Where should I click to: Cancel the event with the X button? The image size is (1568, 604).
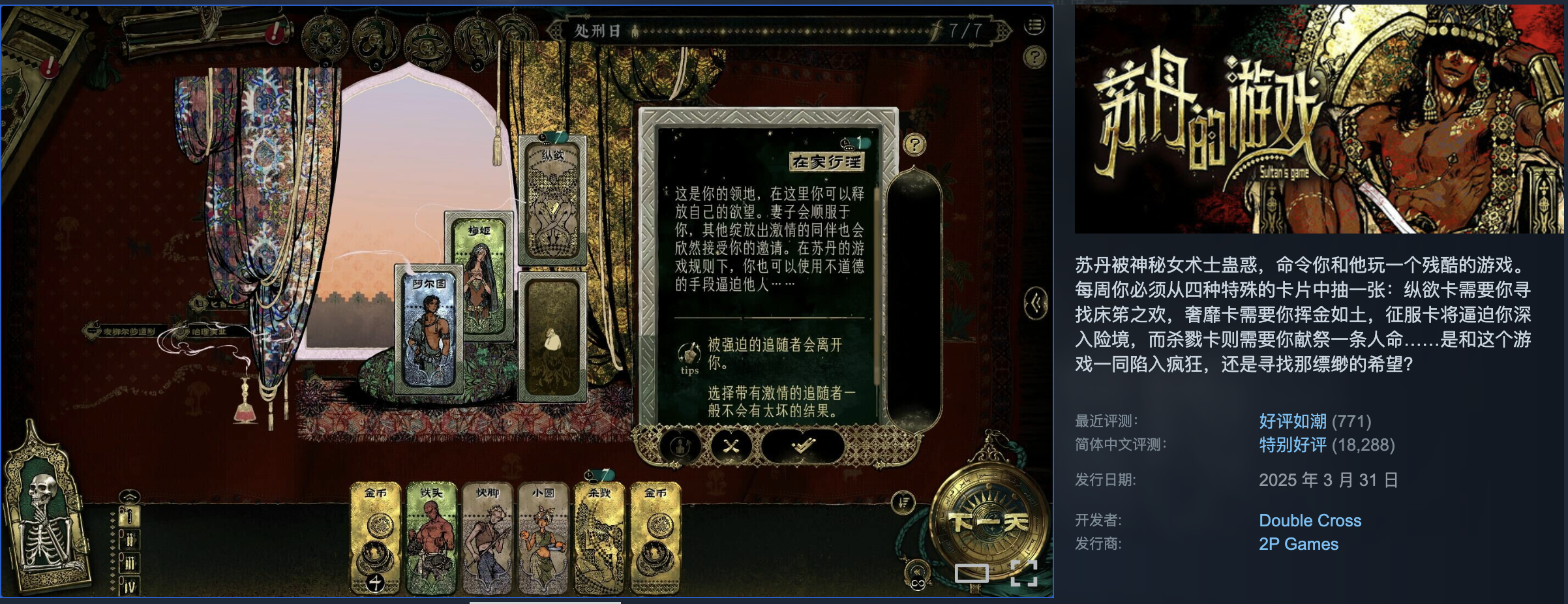731,446
